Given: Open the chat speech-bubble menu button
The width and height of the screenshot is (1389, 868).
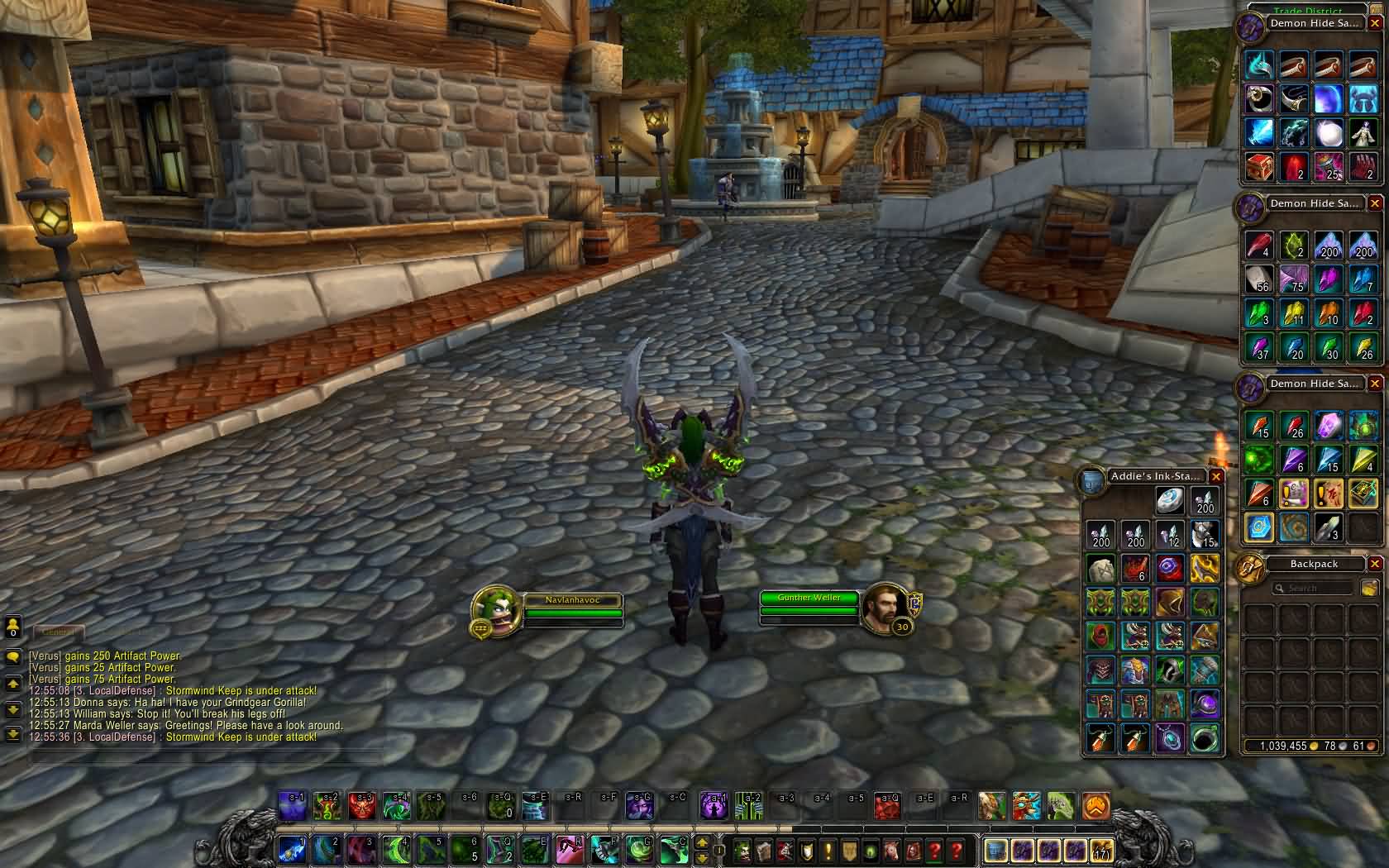Looking at the screenshot, I should pos(12,657).
